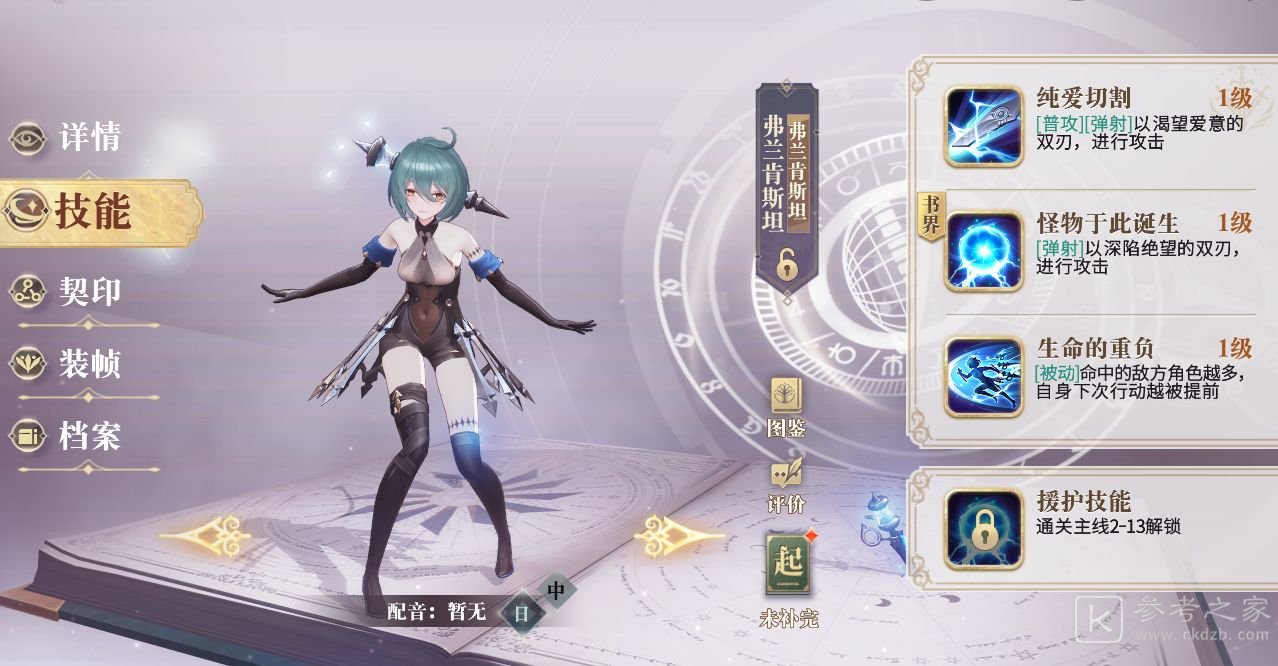Switch to the 契印 tab

68,291
